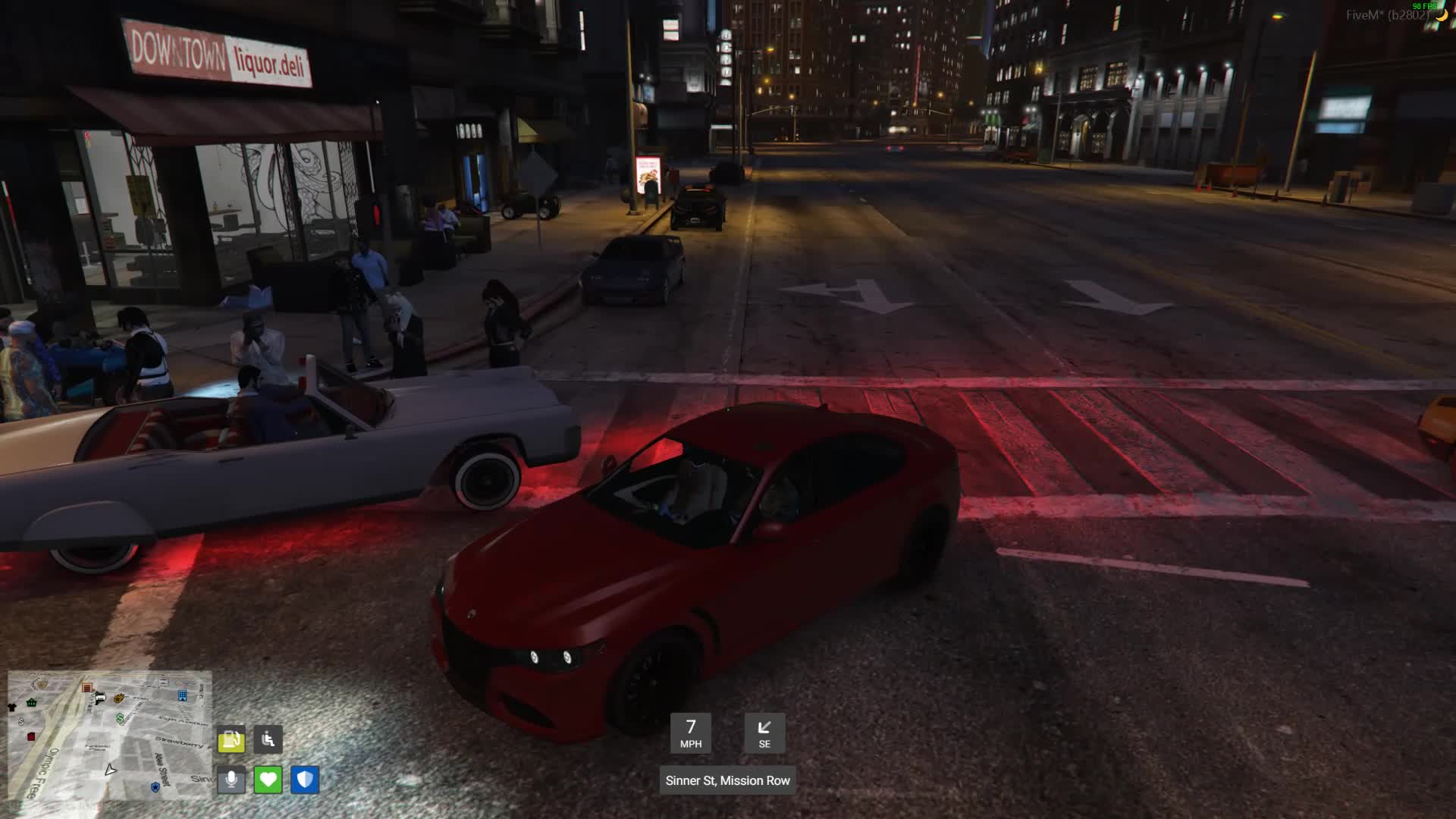Toggle the seatbelt status icon
This screenshot has width=1456, height=819.
[268, 739]
